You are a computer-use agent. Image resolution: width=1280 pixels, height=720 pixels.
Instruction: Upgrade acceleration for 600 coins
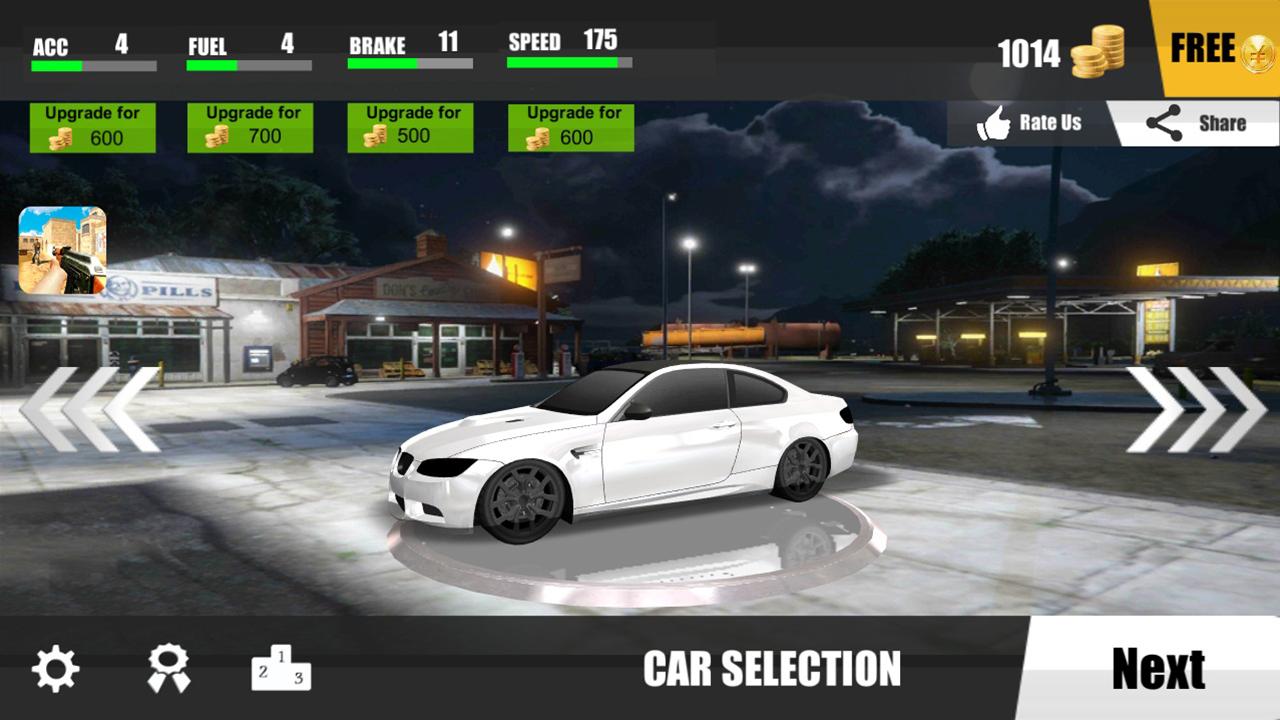click(x=92, y=127)
